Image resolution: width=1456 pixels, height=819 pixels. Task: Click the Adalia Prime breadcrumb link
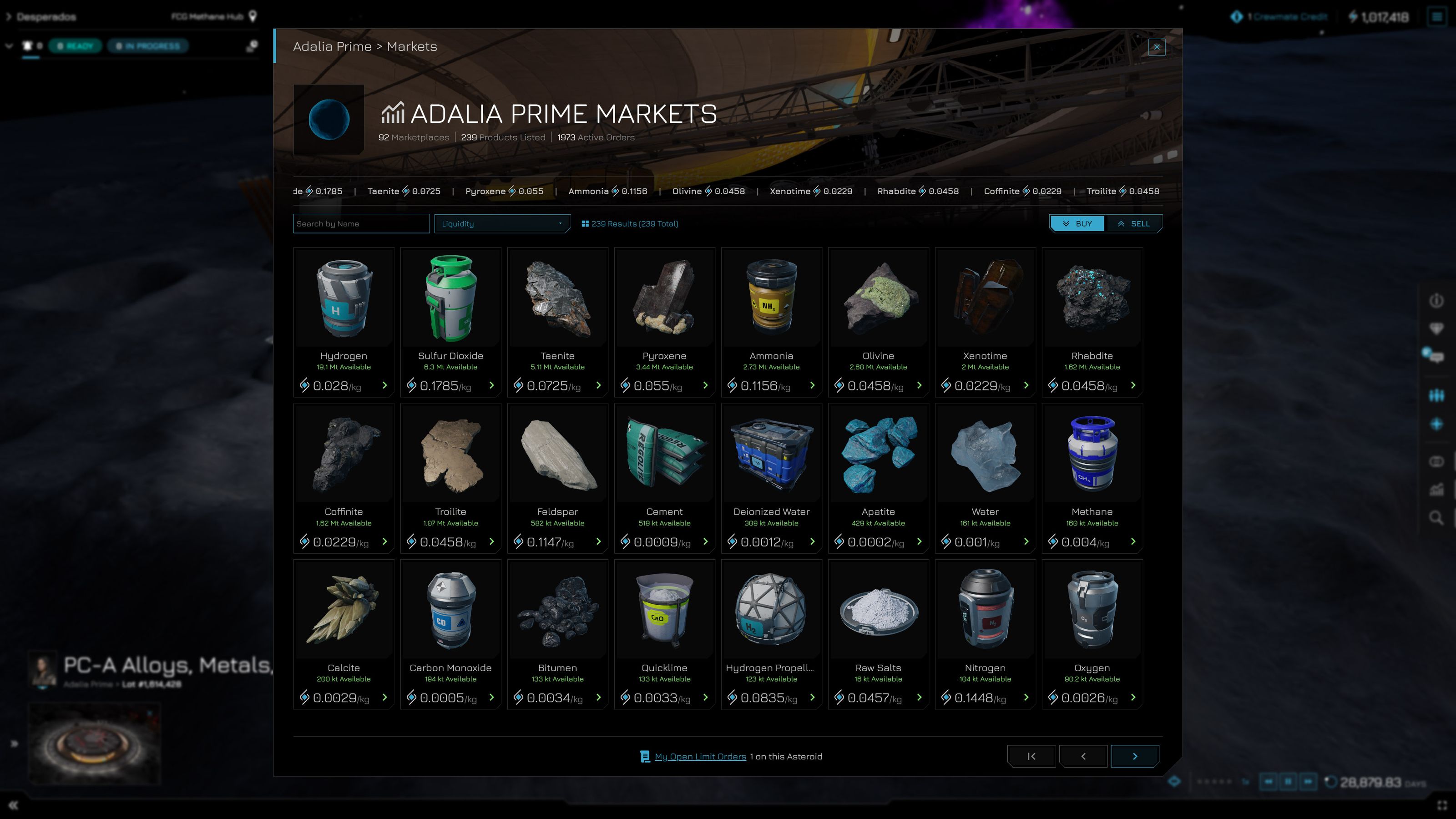(x=329, y=46)
